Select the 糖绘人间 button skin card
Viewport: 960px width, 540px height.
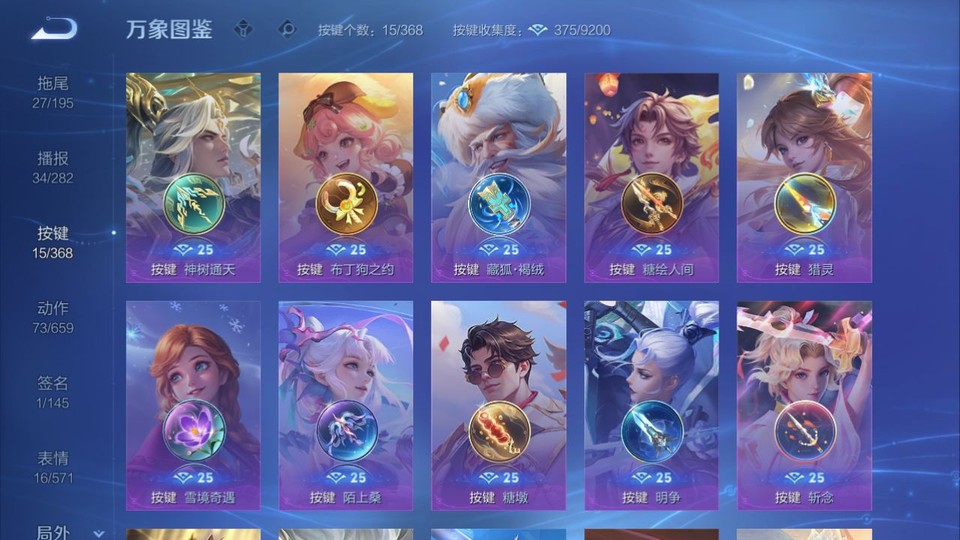coord(651,177)
